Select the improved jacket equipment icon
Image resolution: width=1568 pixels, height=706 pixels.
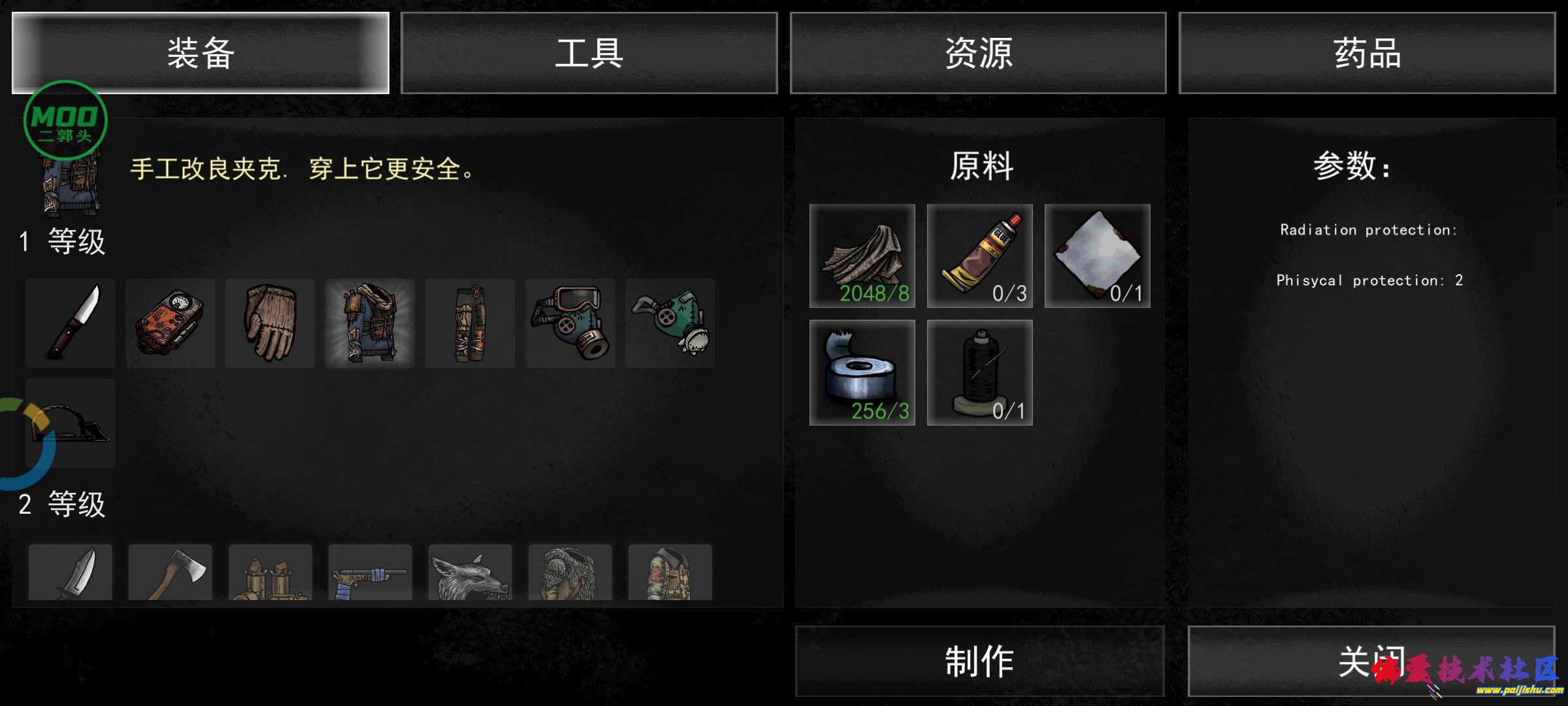click(370, 323)
